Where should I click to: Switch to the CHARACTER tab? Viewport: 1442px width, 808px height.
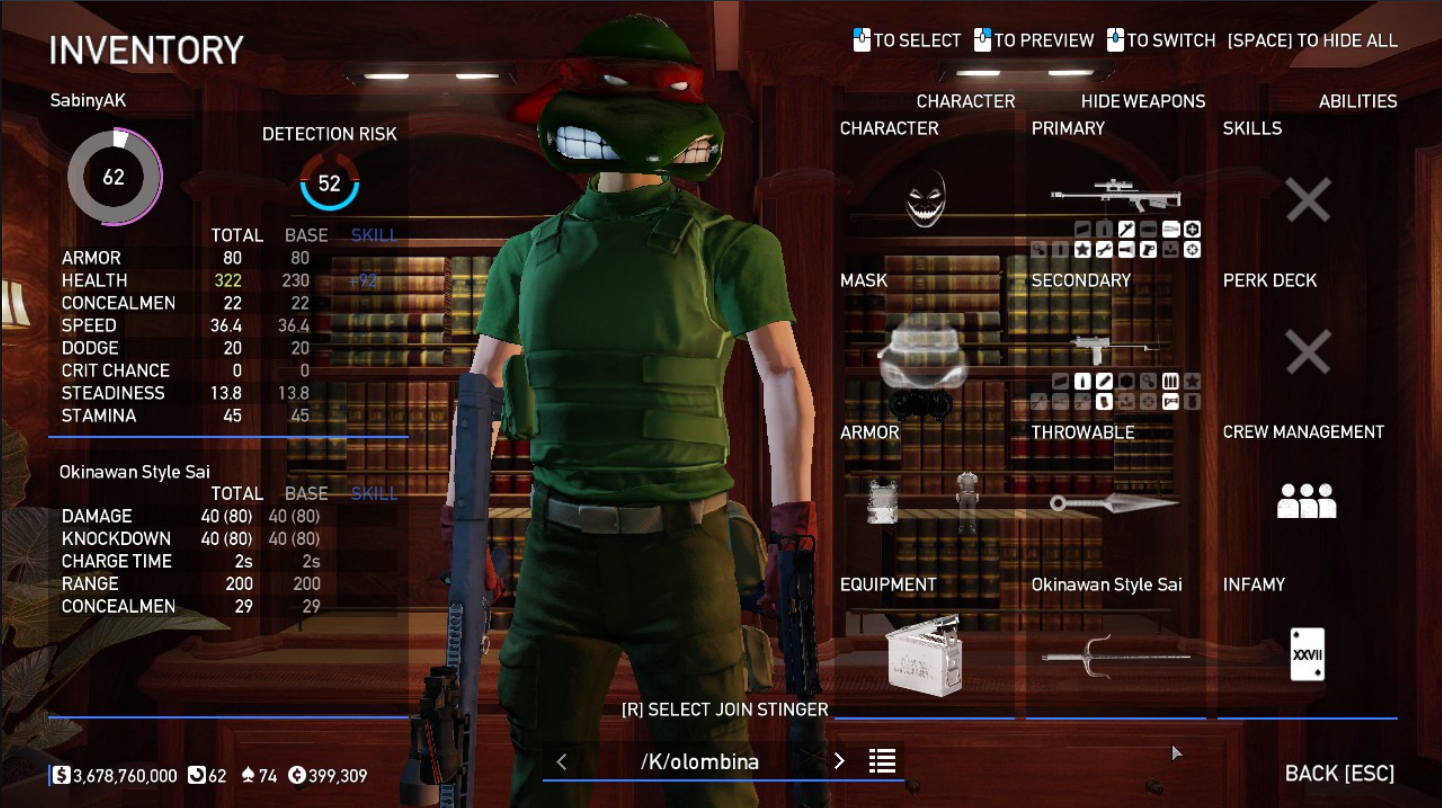(965, 101)
